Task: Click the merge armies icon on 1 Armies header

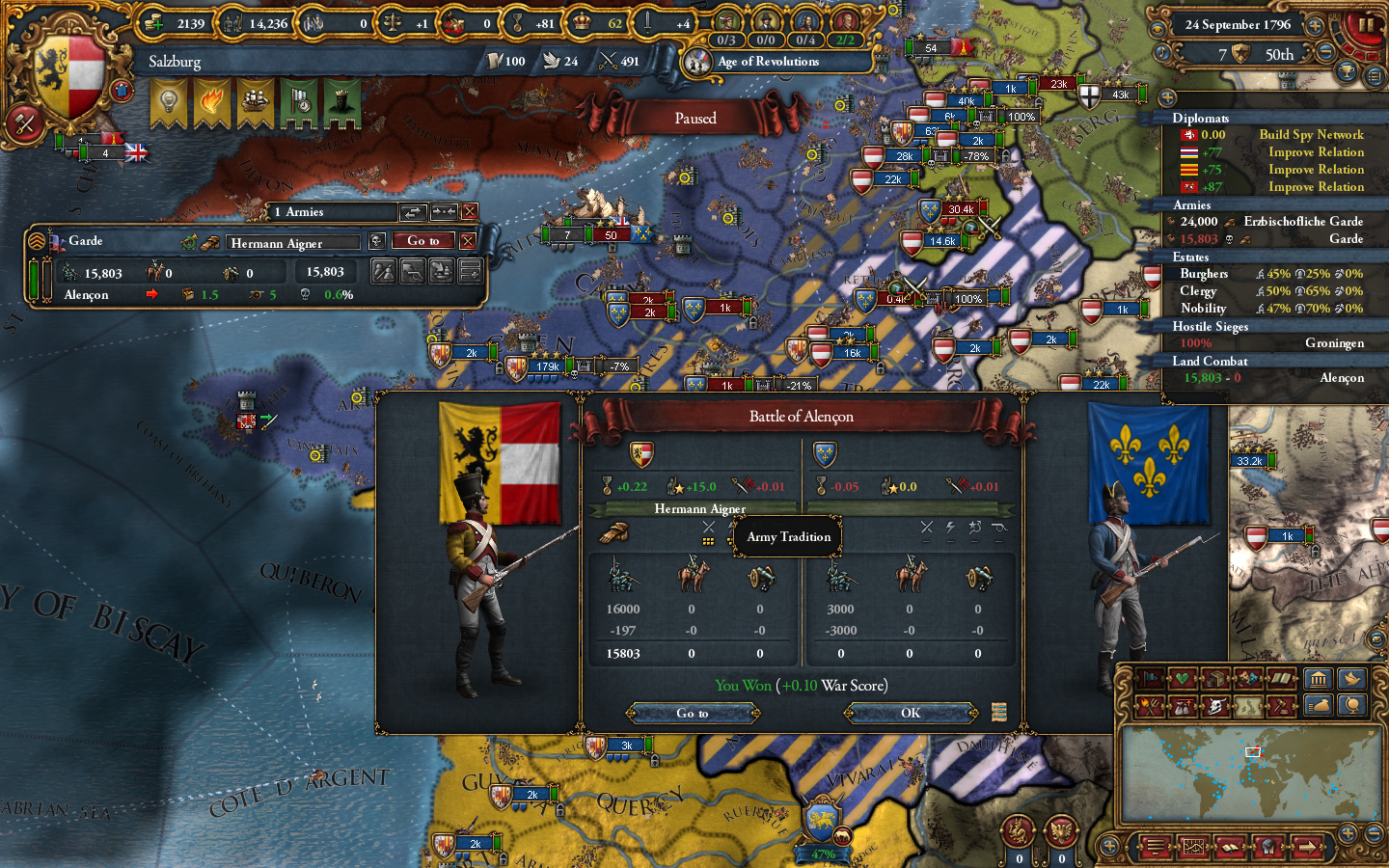Action: (444, 212)
